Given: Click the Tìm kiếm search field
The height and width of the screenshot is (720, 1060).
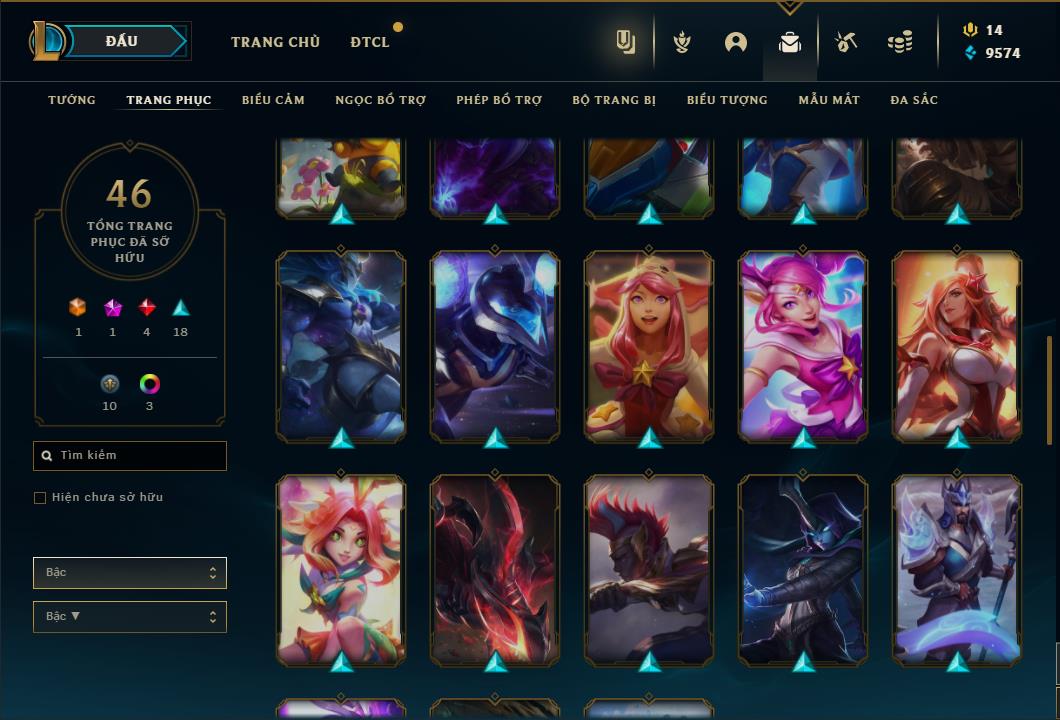Looking at the screenshot, I should [x=130, y=456].
